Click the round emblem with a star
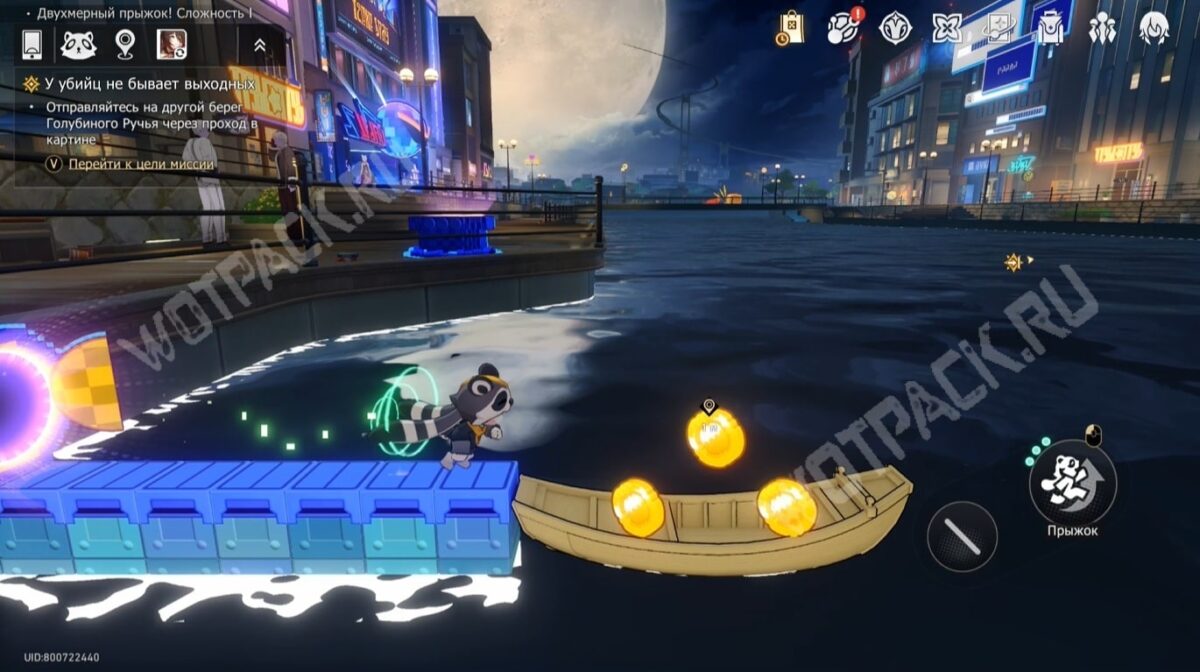The height and width of the screenshot is (672, 1200). (895, 28)
